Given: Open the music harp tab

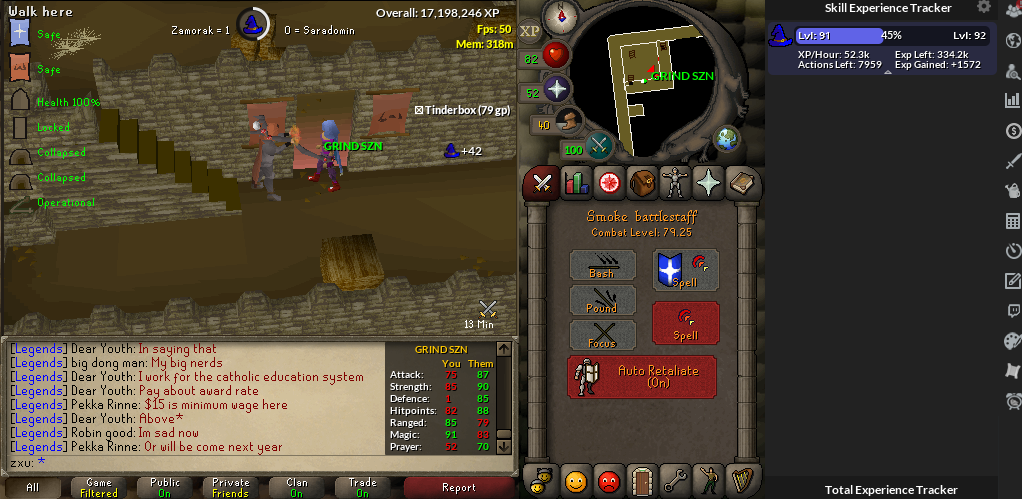Looking at the screenshot, I should pos(743,480).
